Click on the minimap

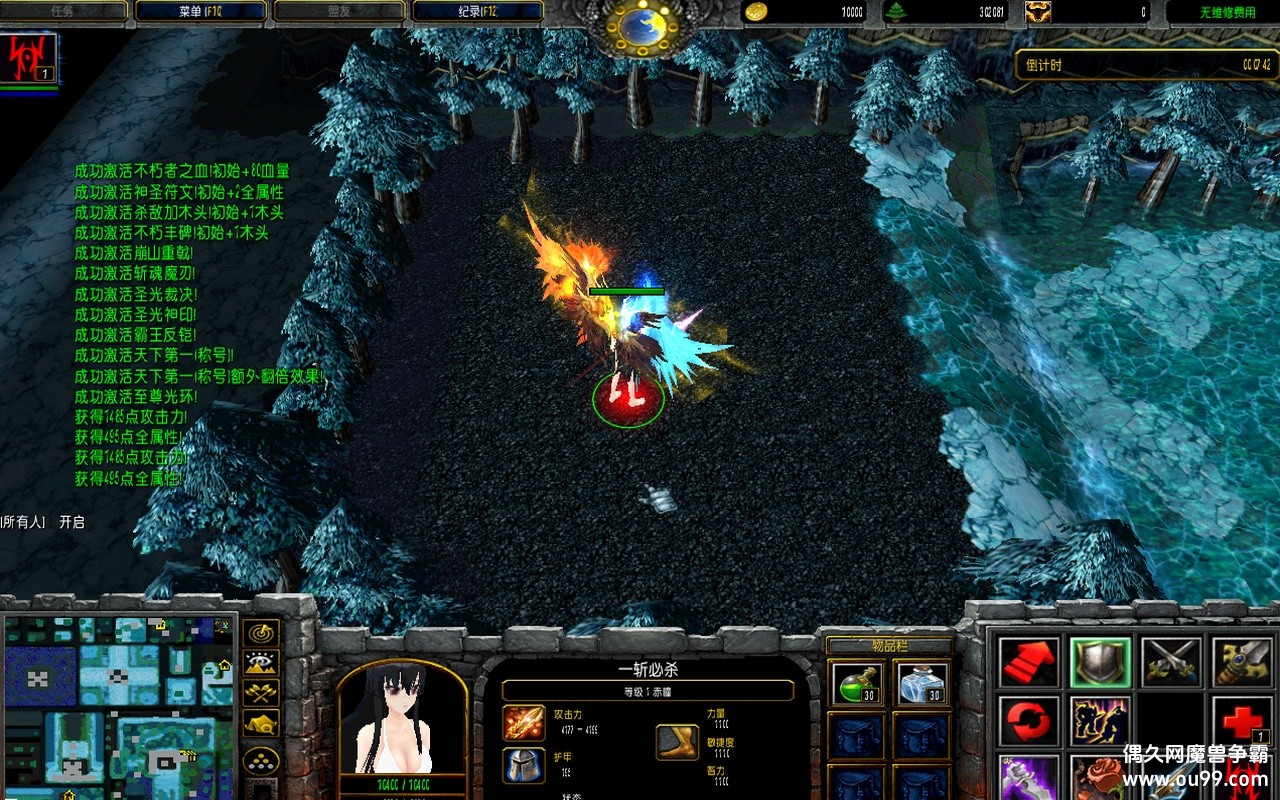pos(118,705)
